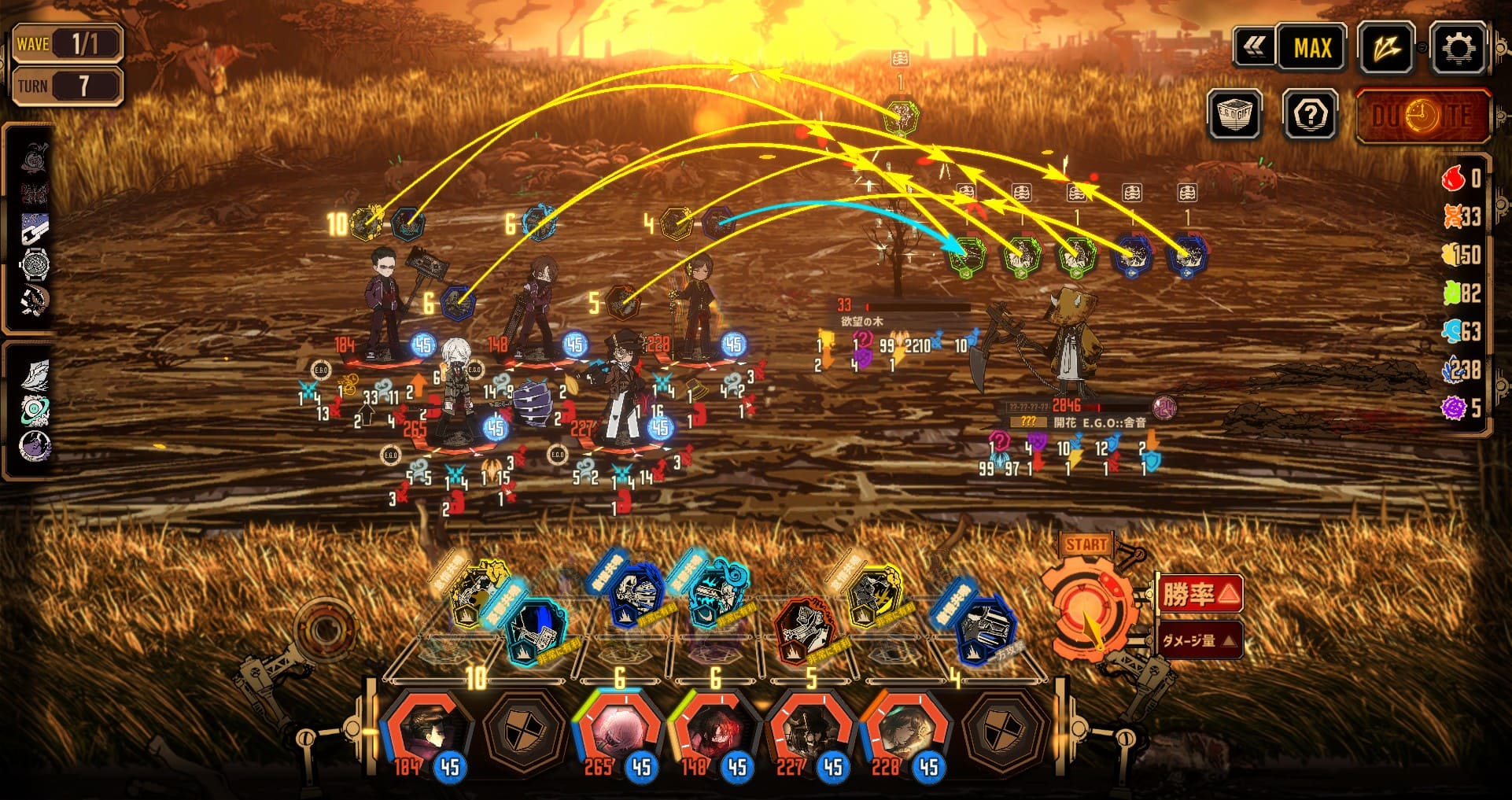The image size is (1512, 800).
Task: Toggle the glowing triple-arrow targeting button
Action: 1386,49
